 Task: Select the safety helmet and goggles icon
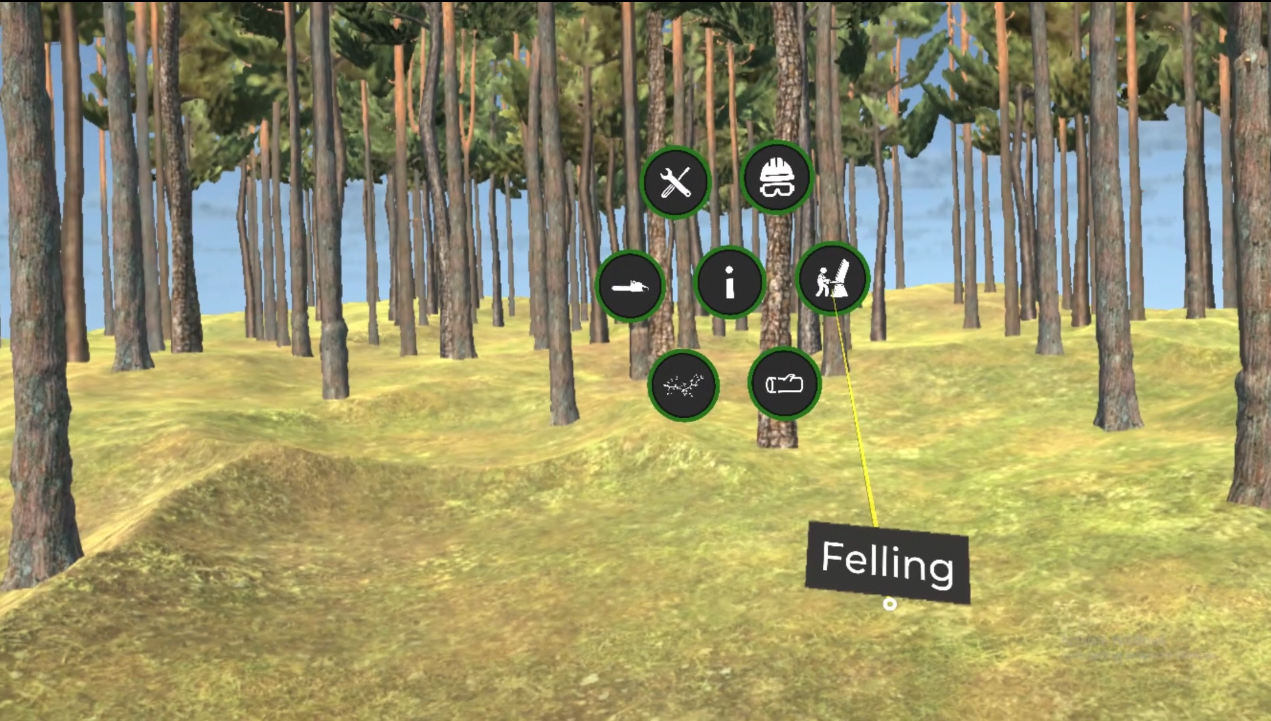(777, 178)
